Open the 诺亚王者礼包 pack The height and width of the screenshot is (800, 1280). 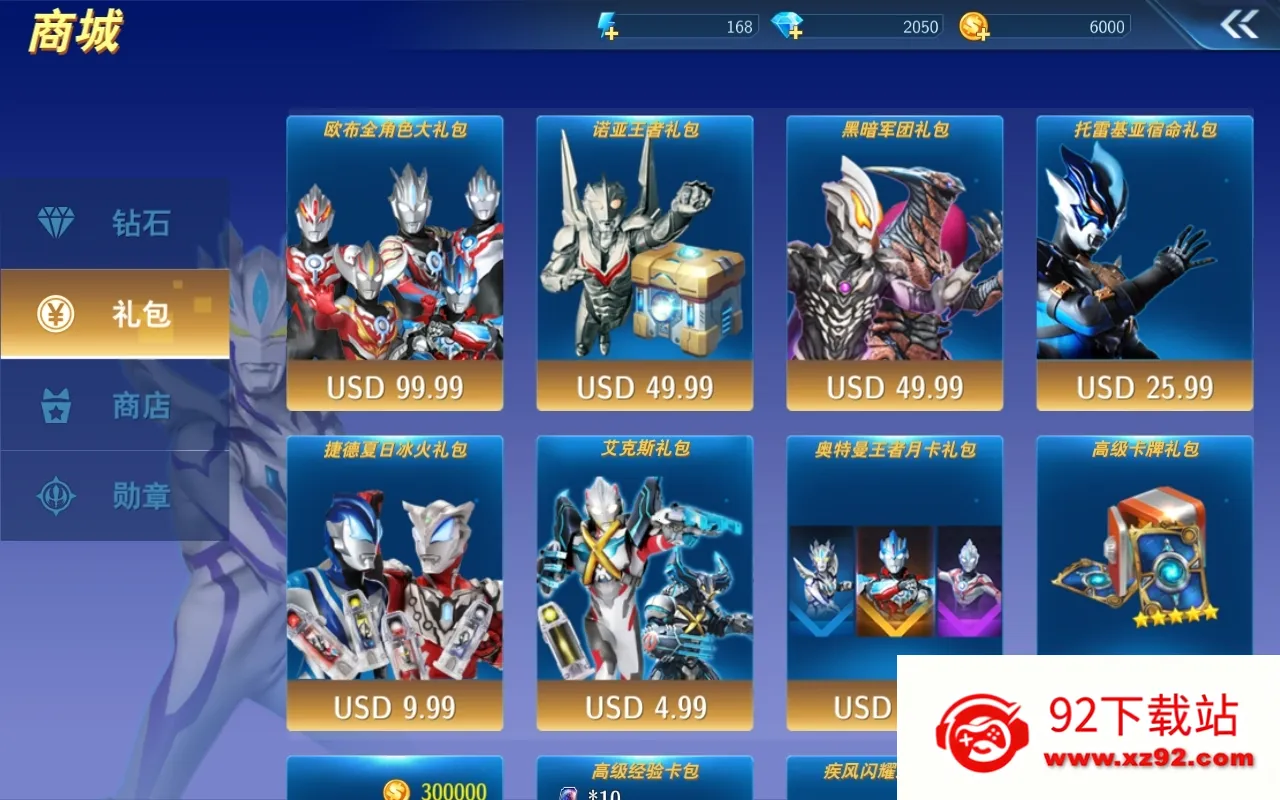[x=645, y=263]
